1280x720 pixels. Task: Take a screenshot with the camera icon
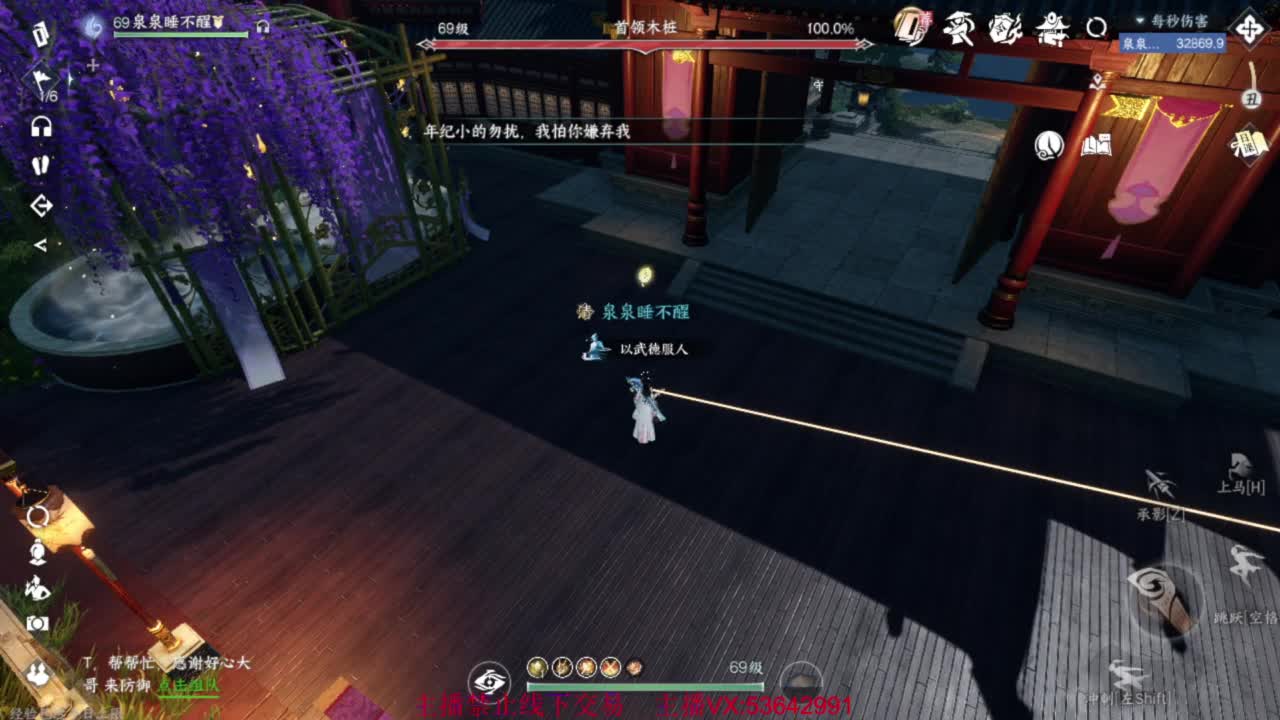point(37,622)
